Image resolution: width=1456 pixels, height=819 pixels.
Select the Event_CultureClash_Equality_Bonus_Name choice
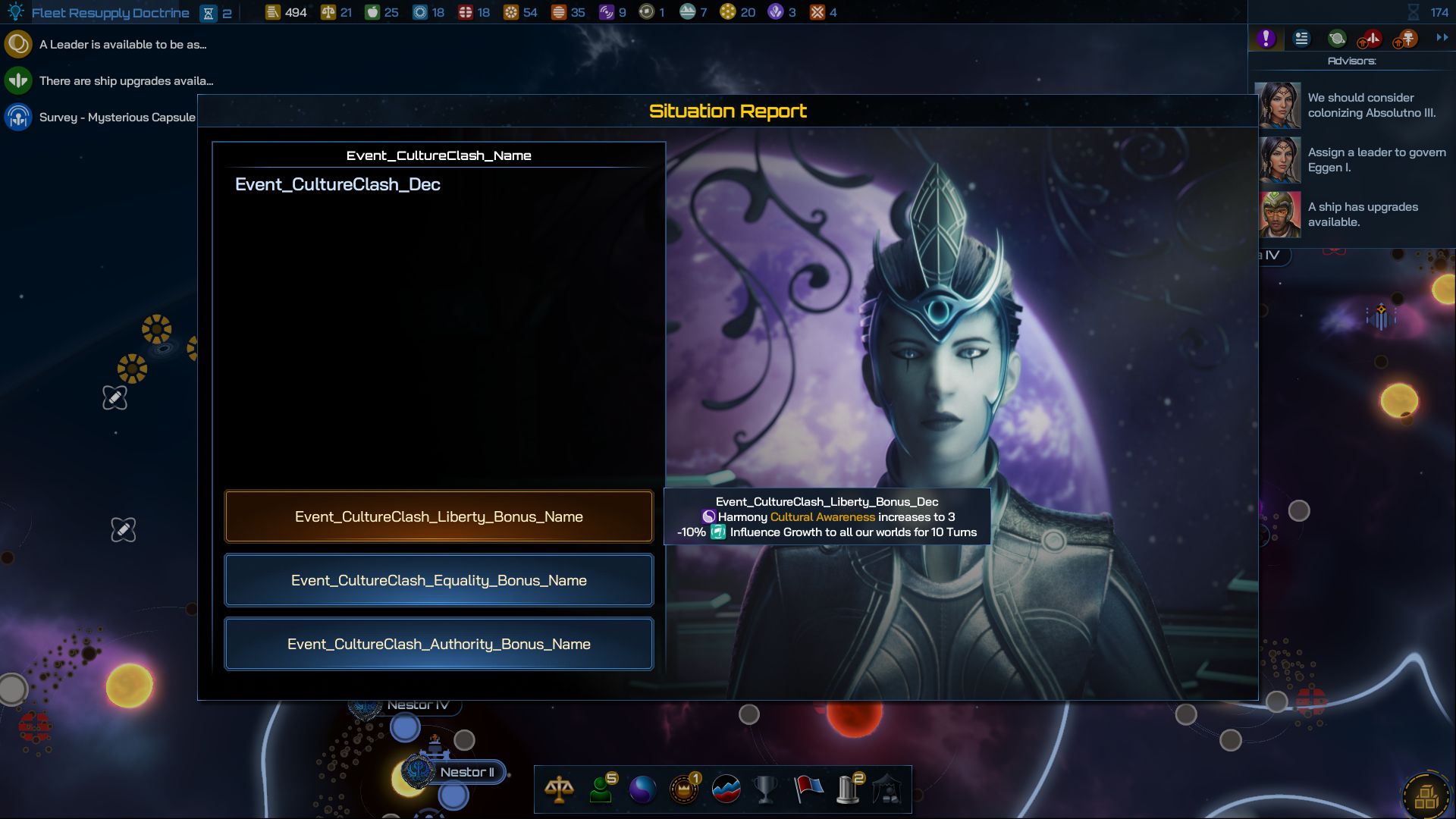pyautogui.click(x=438, y=580)
